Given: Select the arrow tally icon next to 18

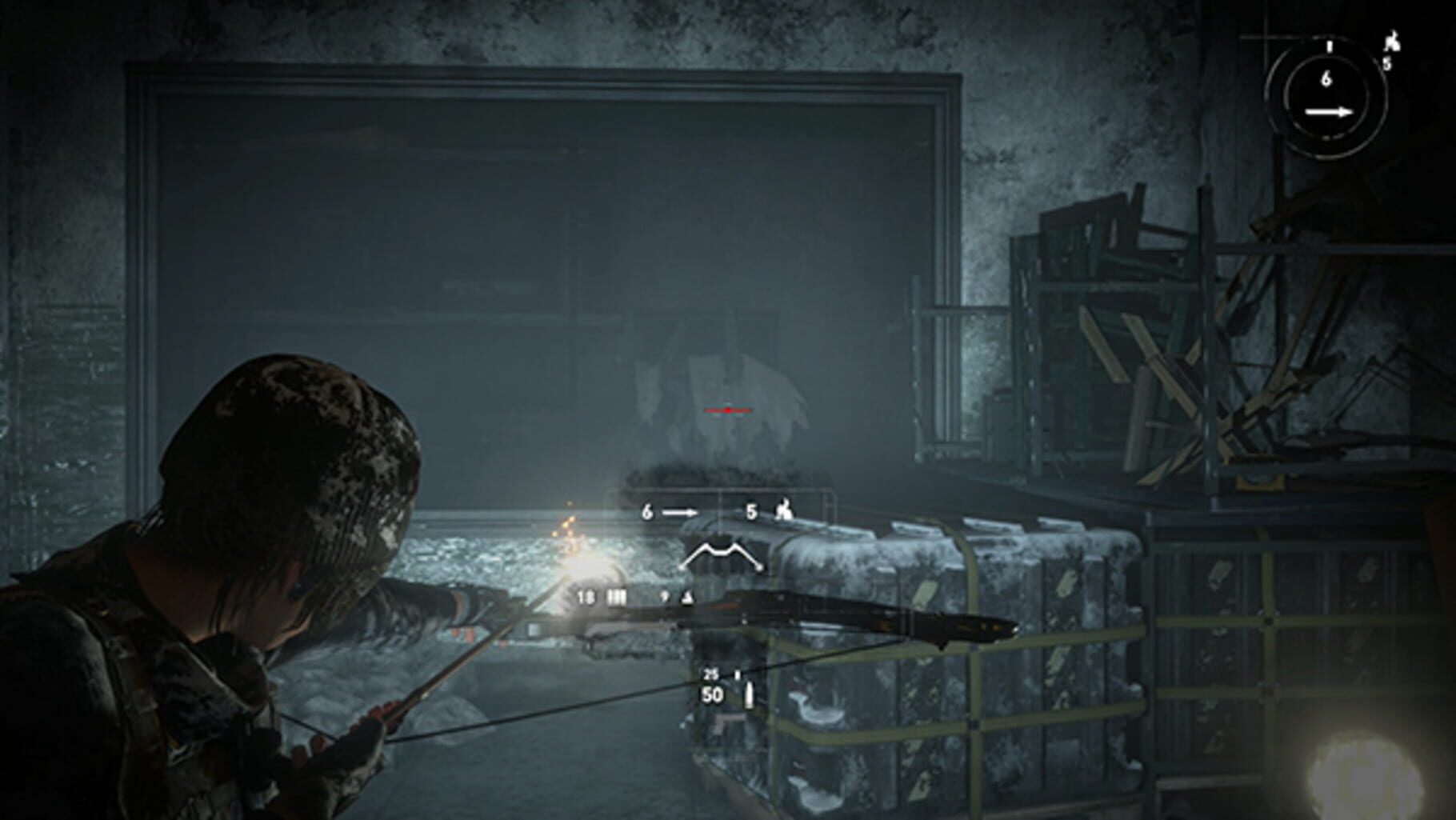Looking at the screenshot, I should coord(616,598).
